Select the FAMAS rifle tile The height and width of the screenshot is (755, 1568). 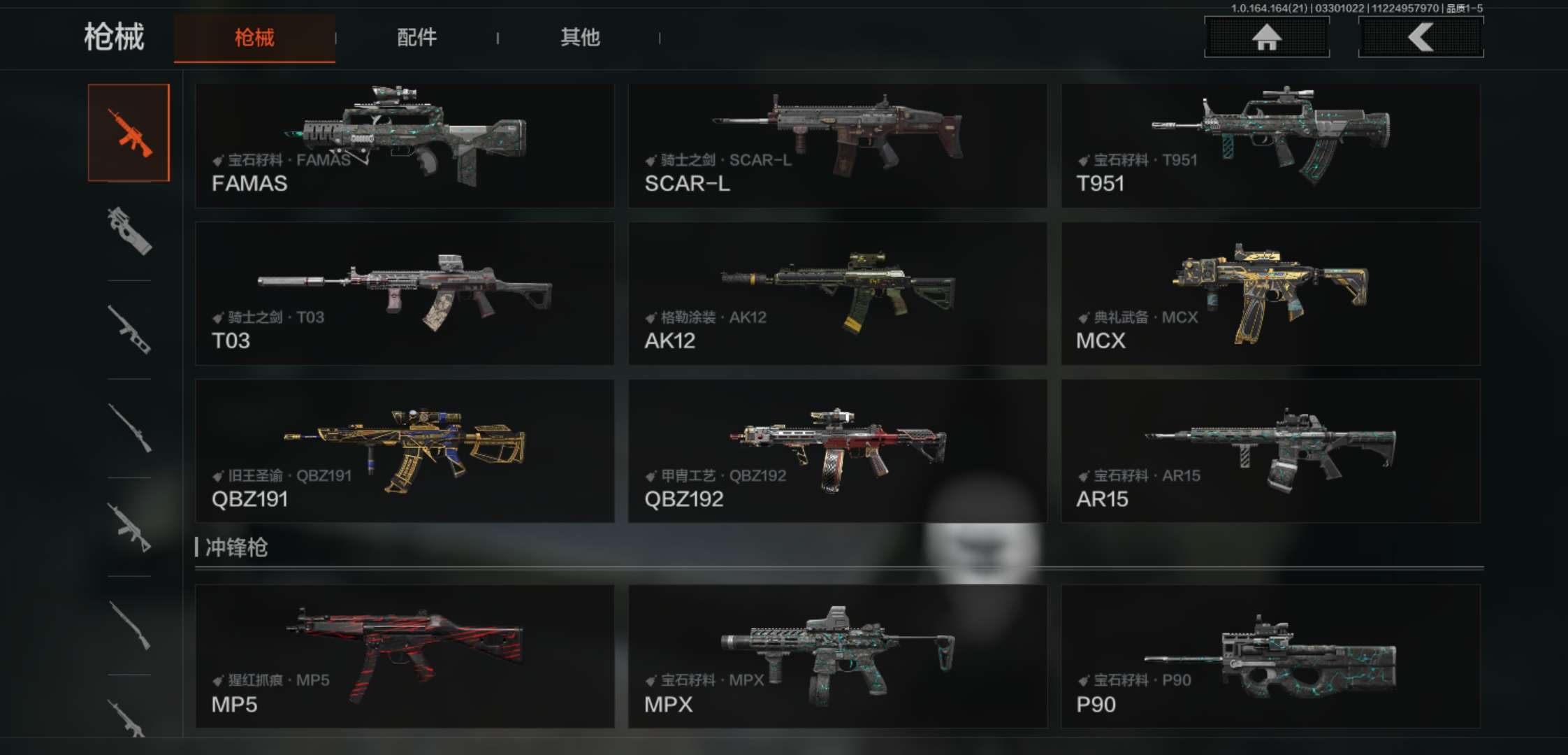click(405, 145)
